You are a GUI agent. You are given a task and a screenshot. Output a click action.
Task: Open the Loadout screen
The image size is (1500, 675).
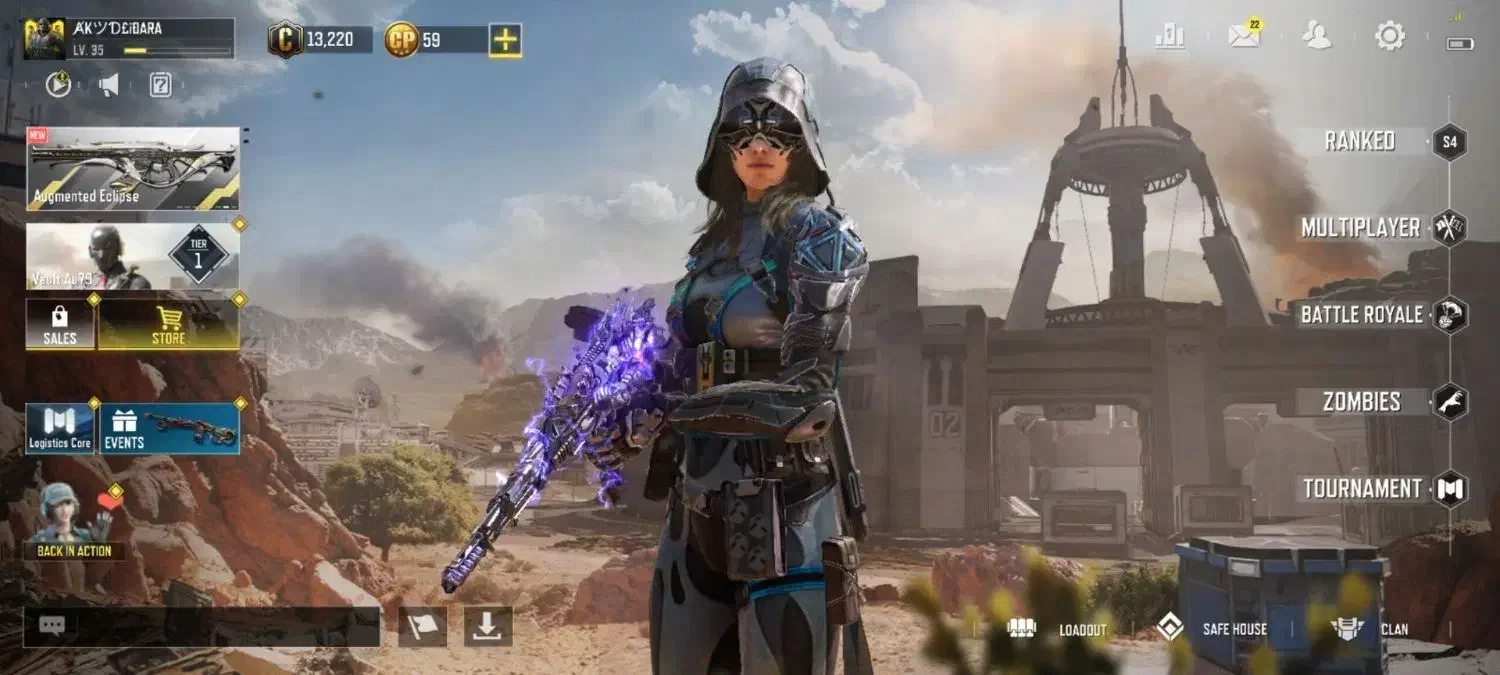coord(1058,629)
